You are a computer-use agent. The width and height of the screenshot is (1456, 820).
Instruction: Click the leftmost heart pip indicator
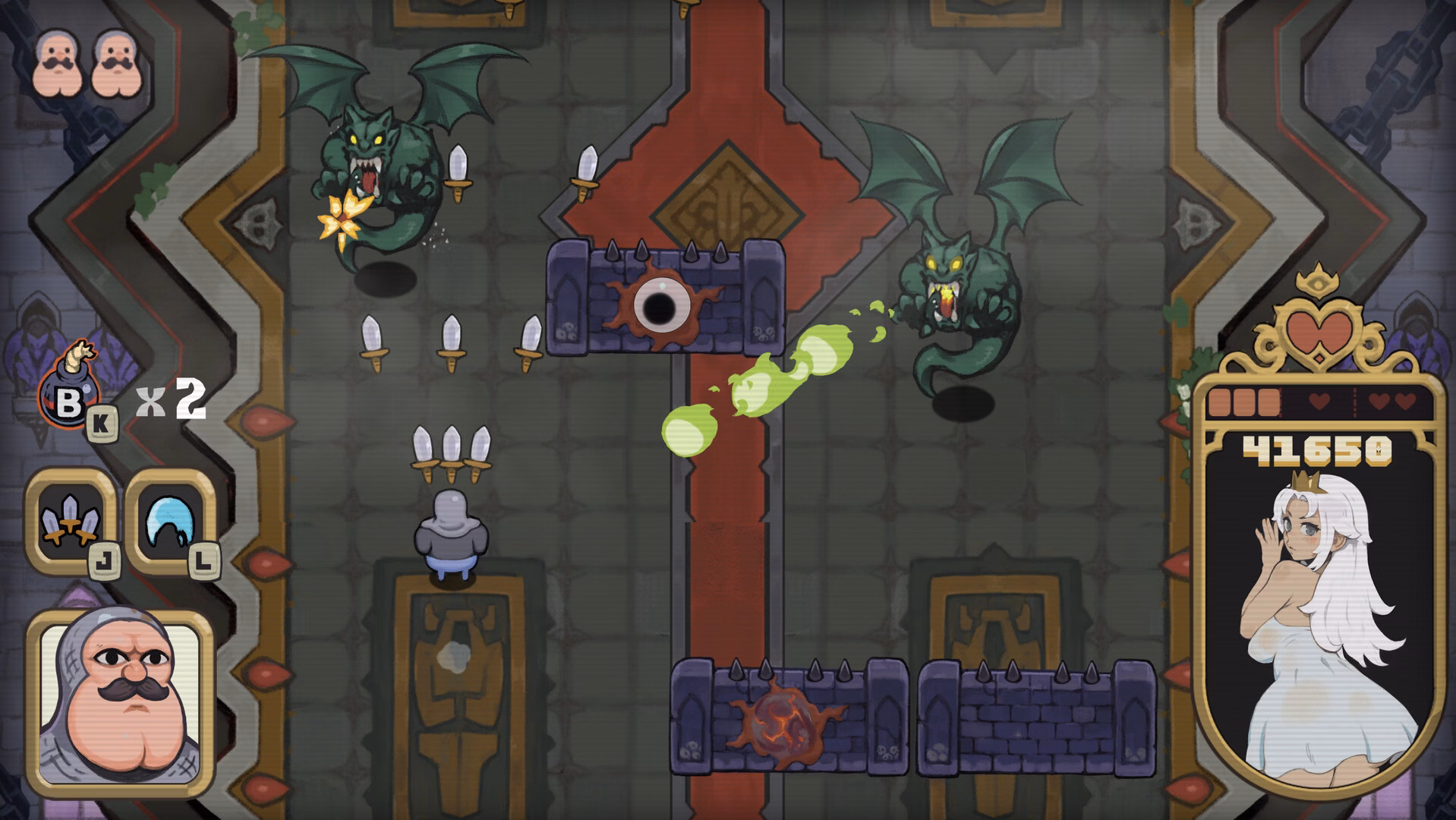click(x=1319, y=402)
